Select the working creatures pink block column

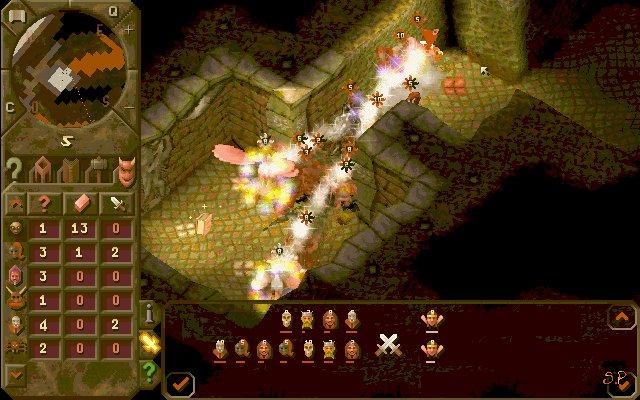pyautogui.click(x=81, y=202)
